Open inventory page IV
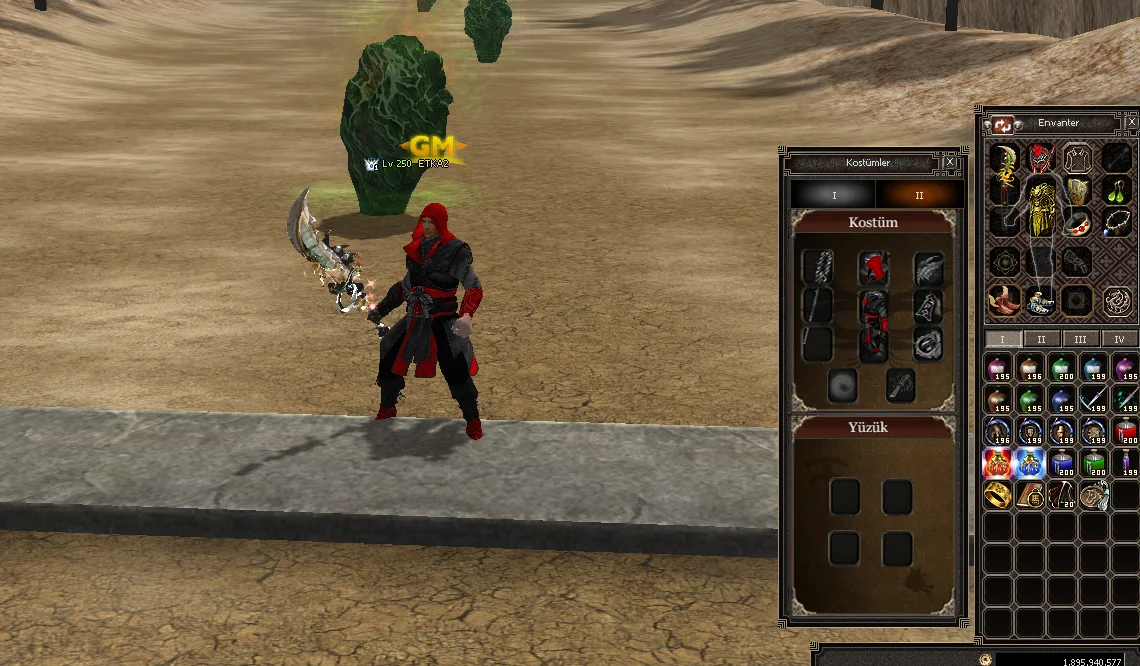Viewport: 1140px width, 666px height. (x=1119, y=339)
